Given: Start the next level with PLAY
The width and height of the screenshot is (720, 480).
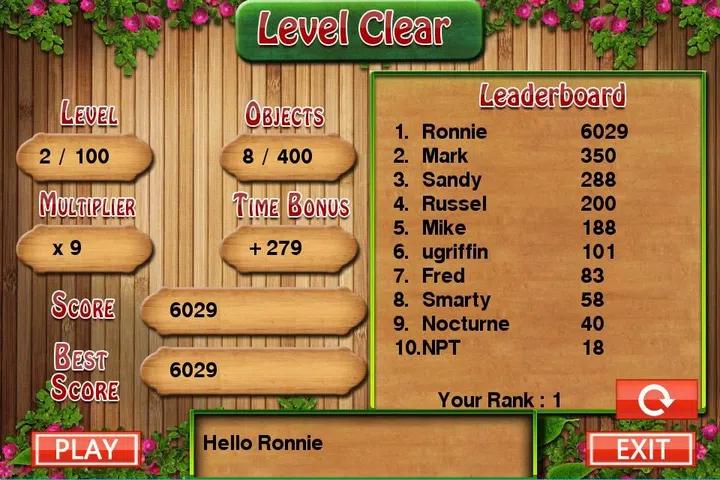Looking at the screenshot, I should pos(86,449).
